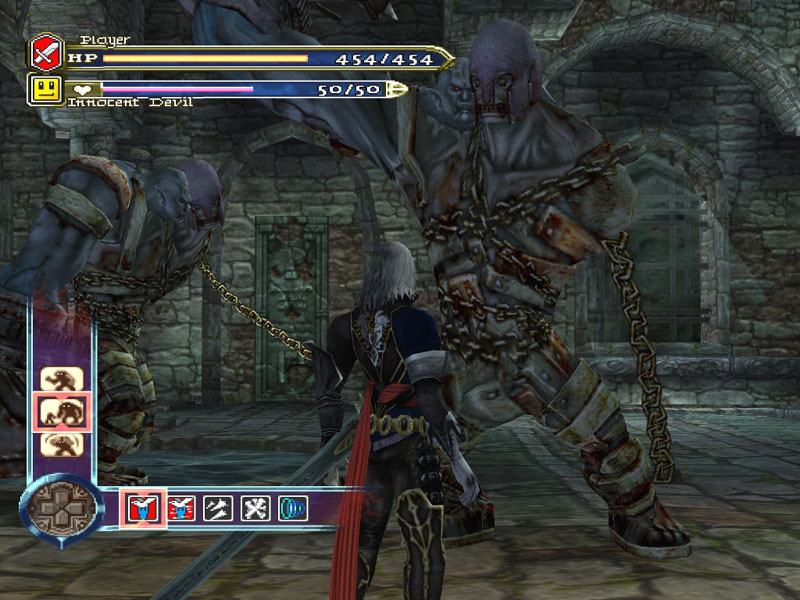Select the crossed bones ability icon
This screenshot has height=600, width=800.
click(254, 508)
